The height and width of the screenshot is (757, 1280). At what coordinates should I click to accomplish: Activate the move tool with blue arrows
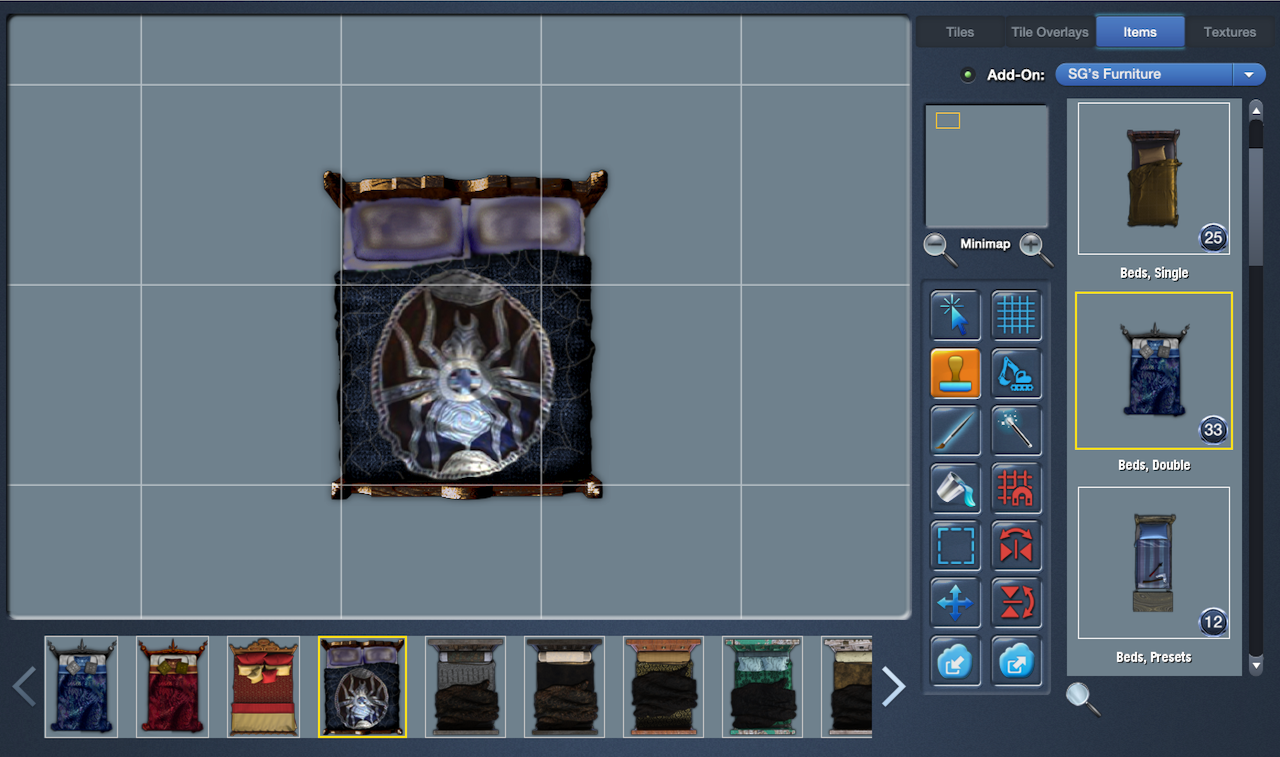pos(955,602)
